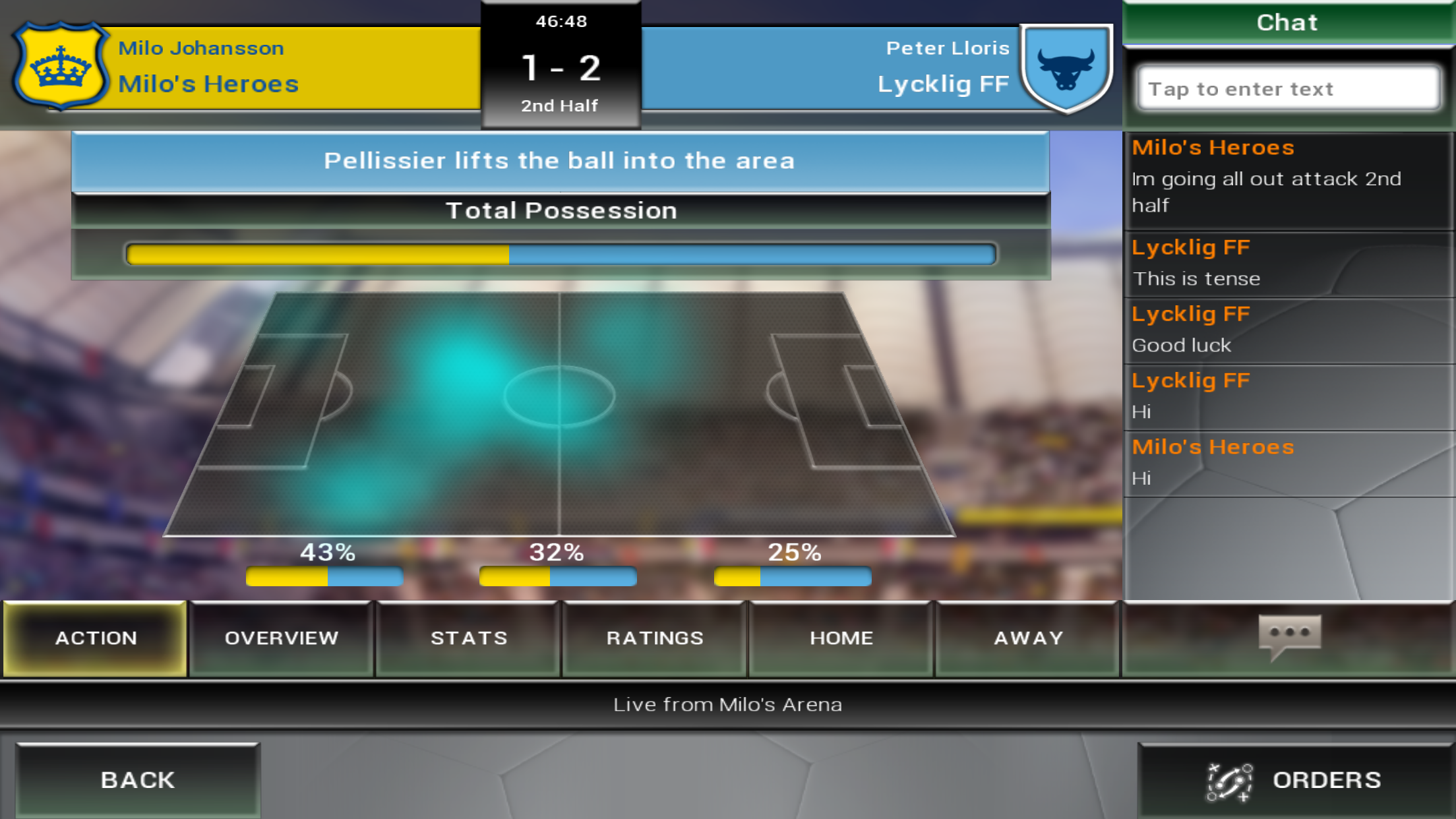1456x819 pixels.
Task: Switch to the ACTION tab
Action: tap(96, 638)
